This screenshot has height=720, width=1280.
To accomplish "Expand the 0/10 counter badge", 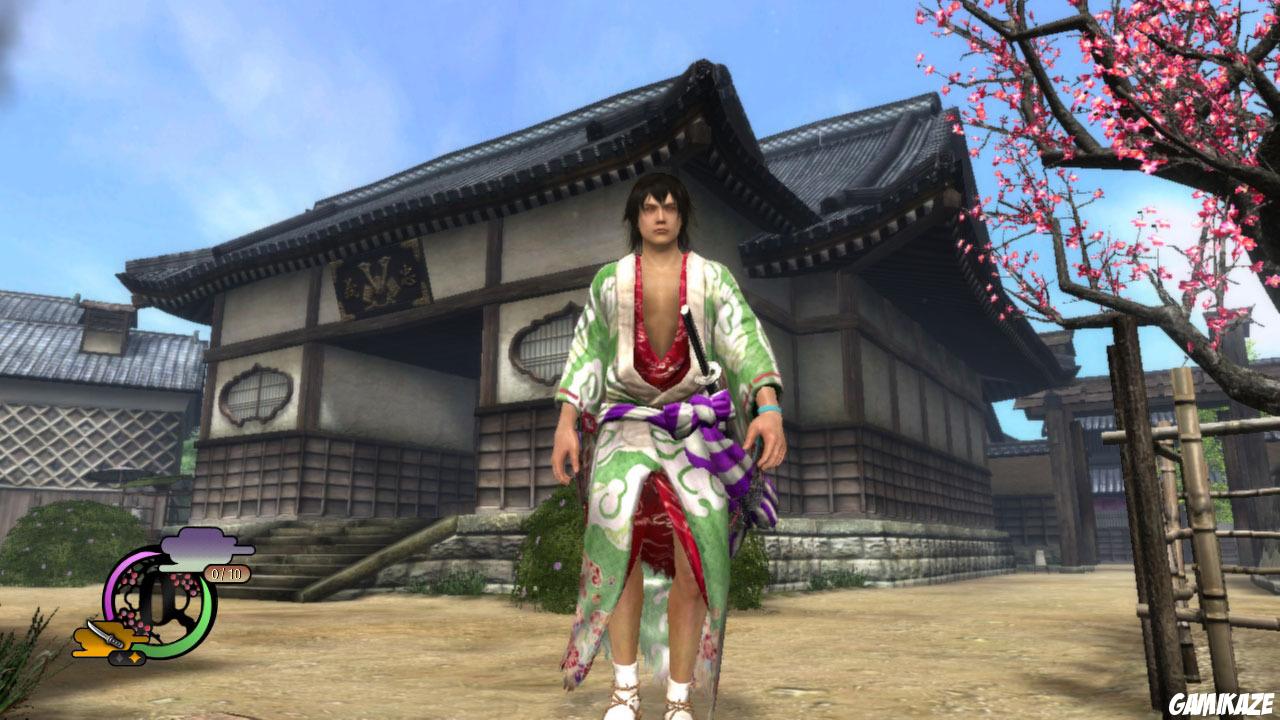I will tap(227, 574).
